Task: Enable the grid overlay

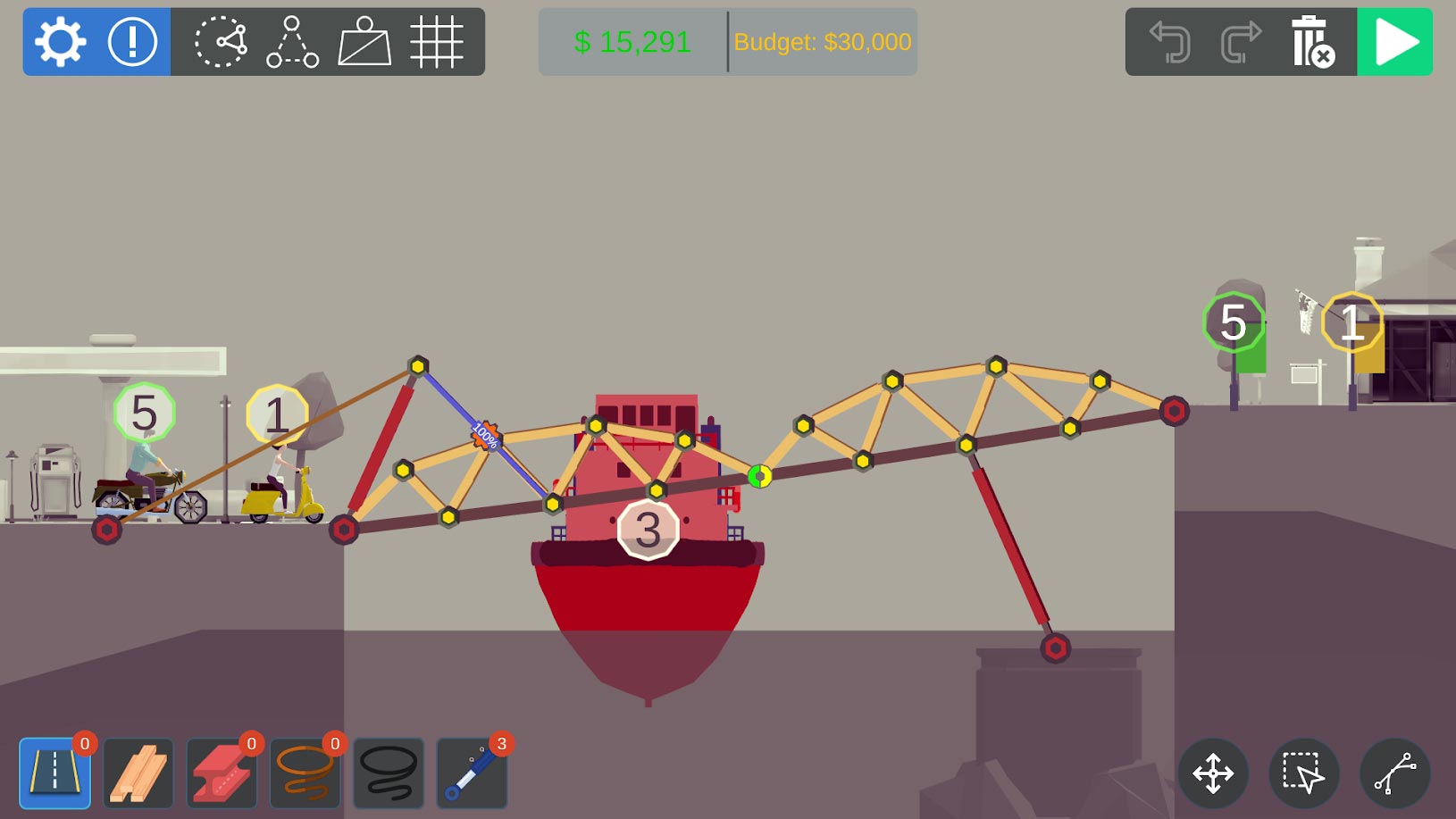Action: pos(438,42)
